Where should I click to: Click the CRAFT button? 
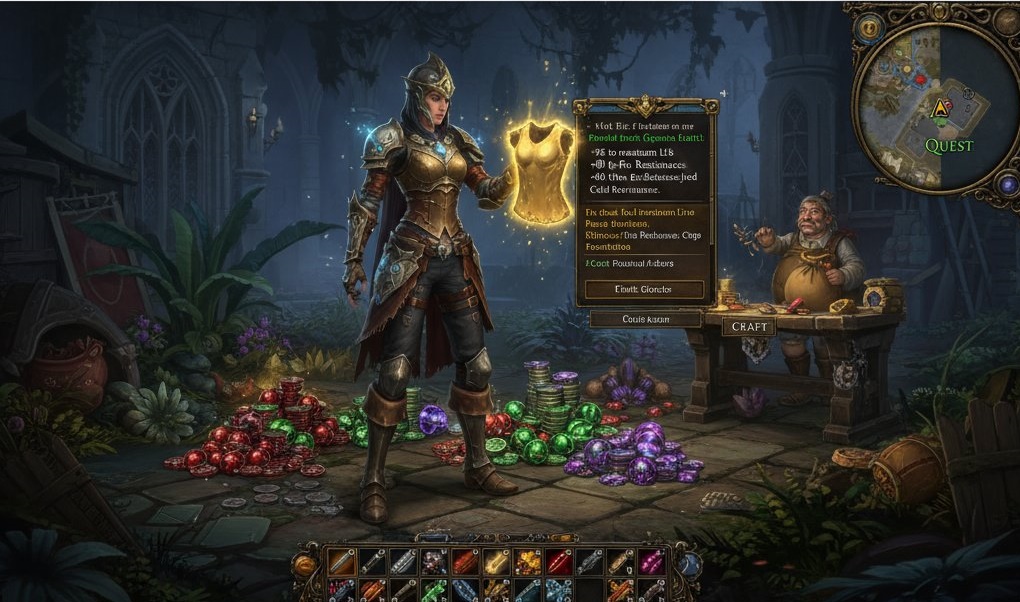[x=749, y=327]
